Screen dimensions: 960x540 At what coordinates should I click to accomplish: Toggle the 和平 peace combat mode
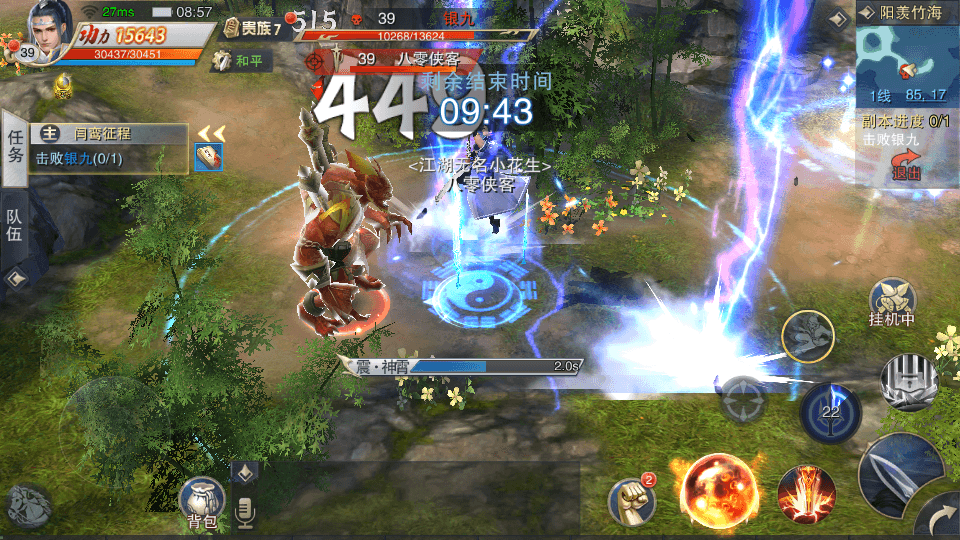(238, 60)
